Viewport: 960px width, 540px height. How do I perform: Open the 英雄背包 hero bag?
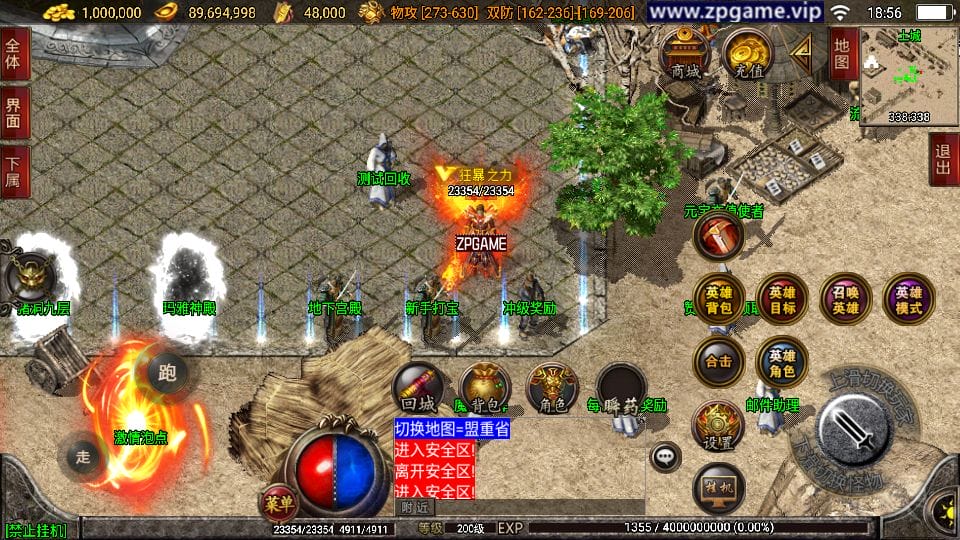point(719,299)
